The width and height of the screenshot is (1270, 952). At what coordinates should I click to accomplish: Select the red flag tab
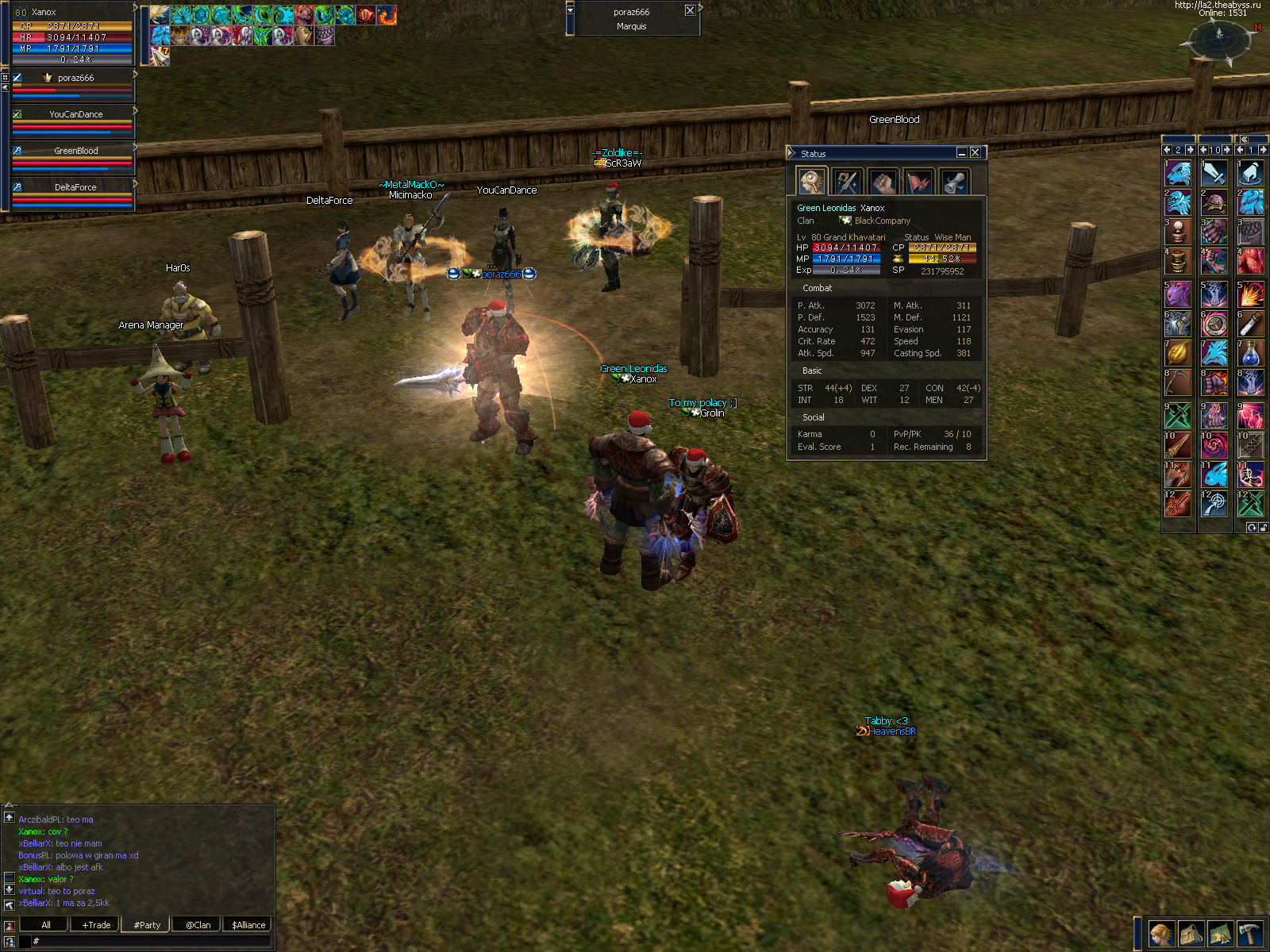(919, 182)
